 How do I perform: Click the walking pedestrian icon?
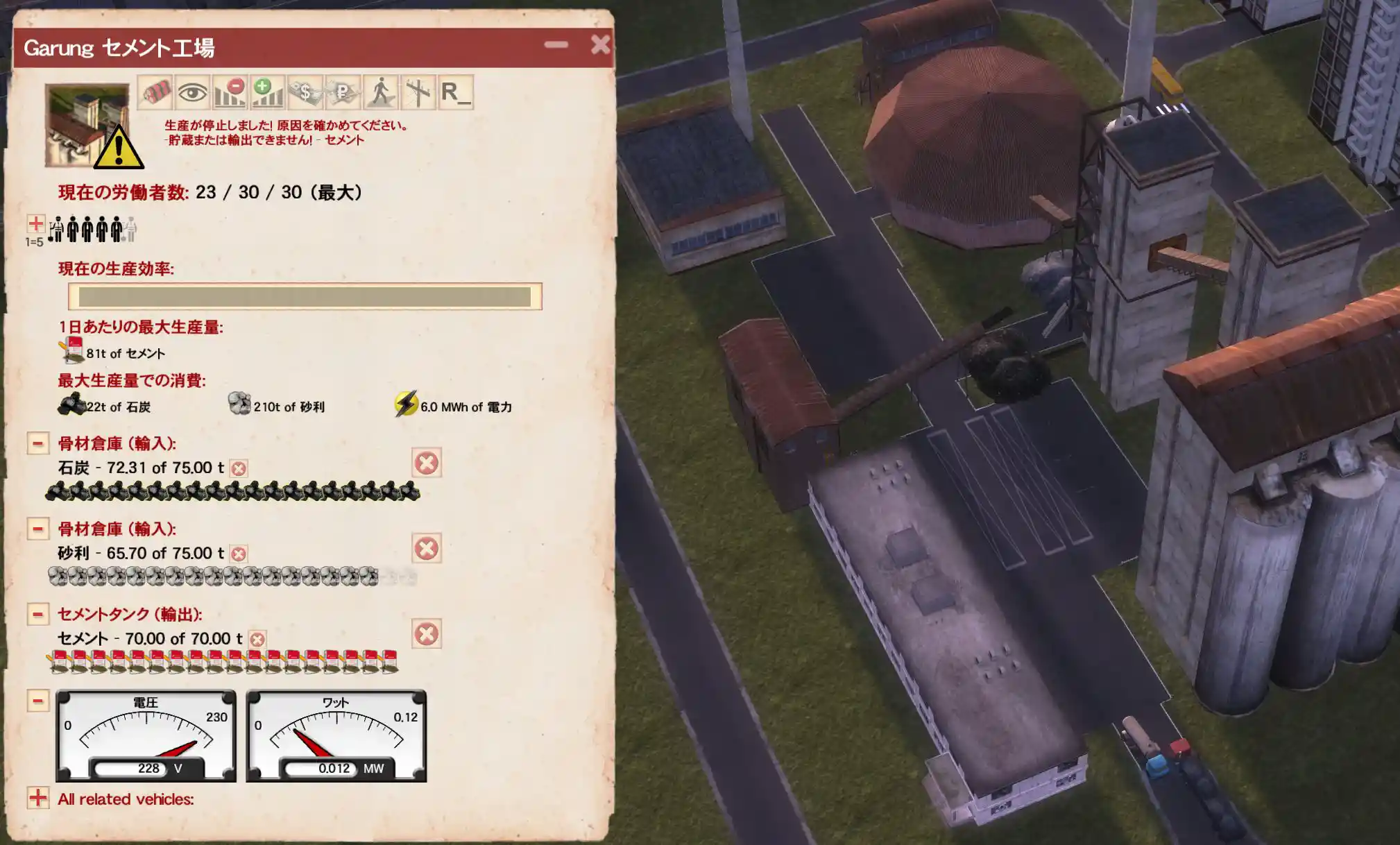(x=380, y=92)
